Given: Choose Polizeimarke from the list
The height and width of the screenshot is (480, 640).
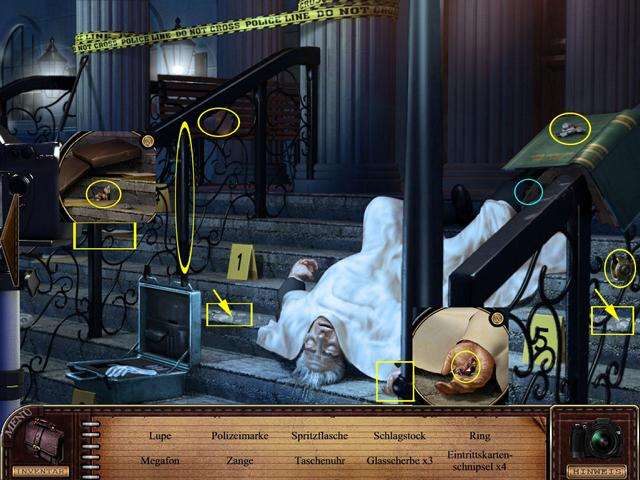Looking at the screenshot, I should pyautogui.click(x=236, y=436).
